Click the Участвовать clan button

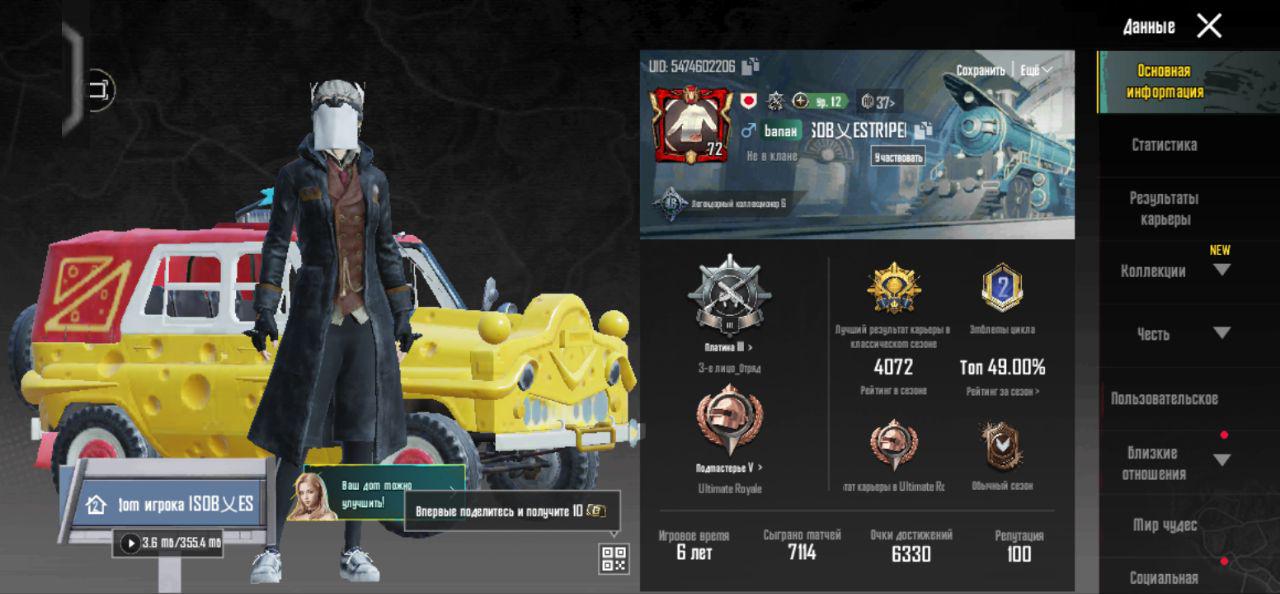click(x=898, y=157)
